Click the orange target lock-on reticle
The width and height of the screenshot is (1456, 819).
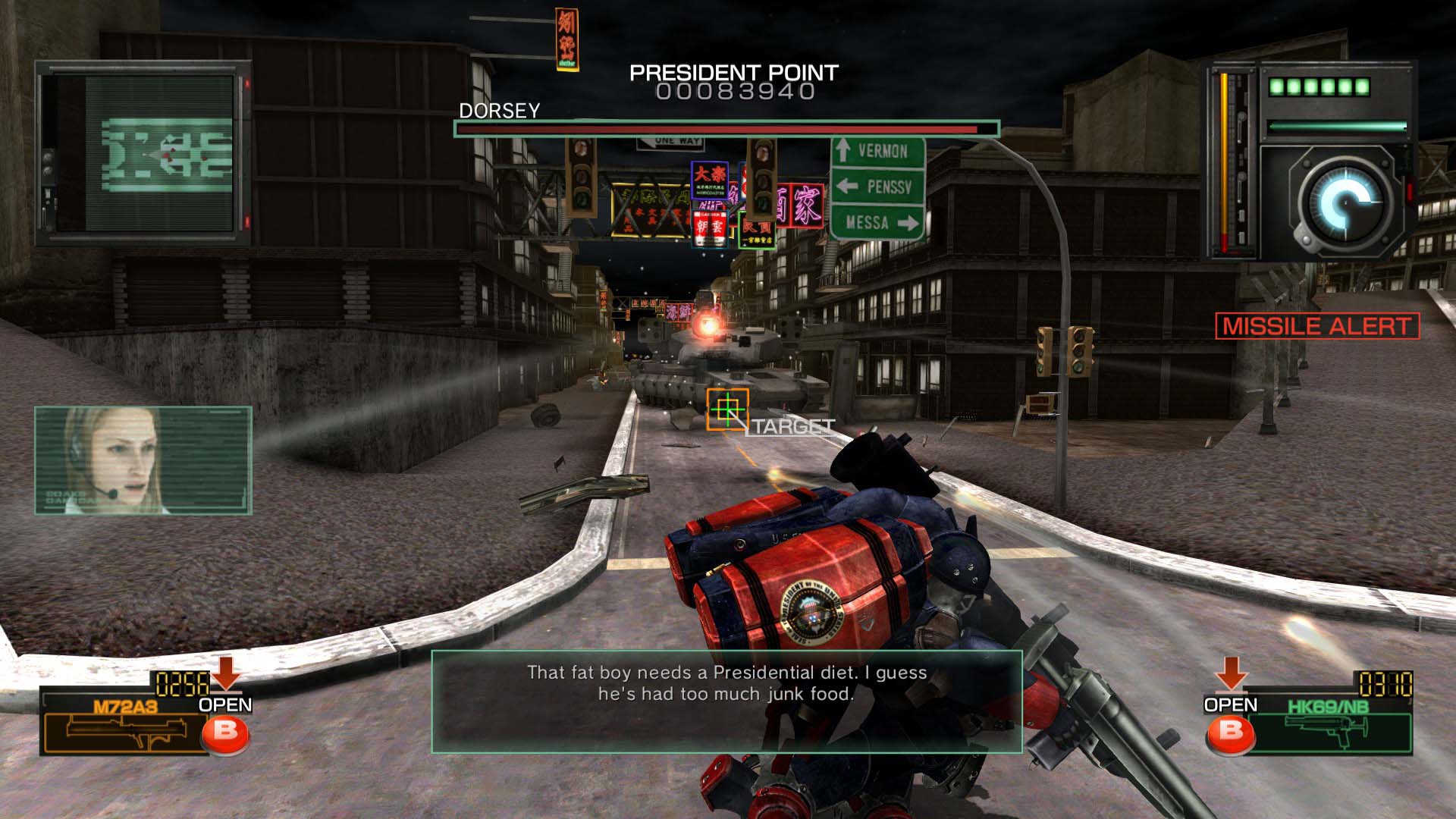(x=727, y=409)
